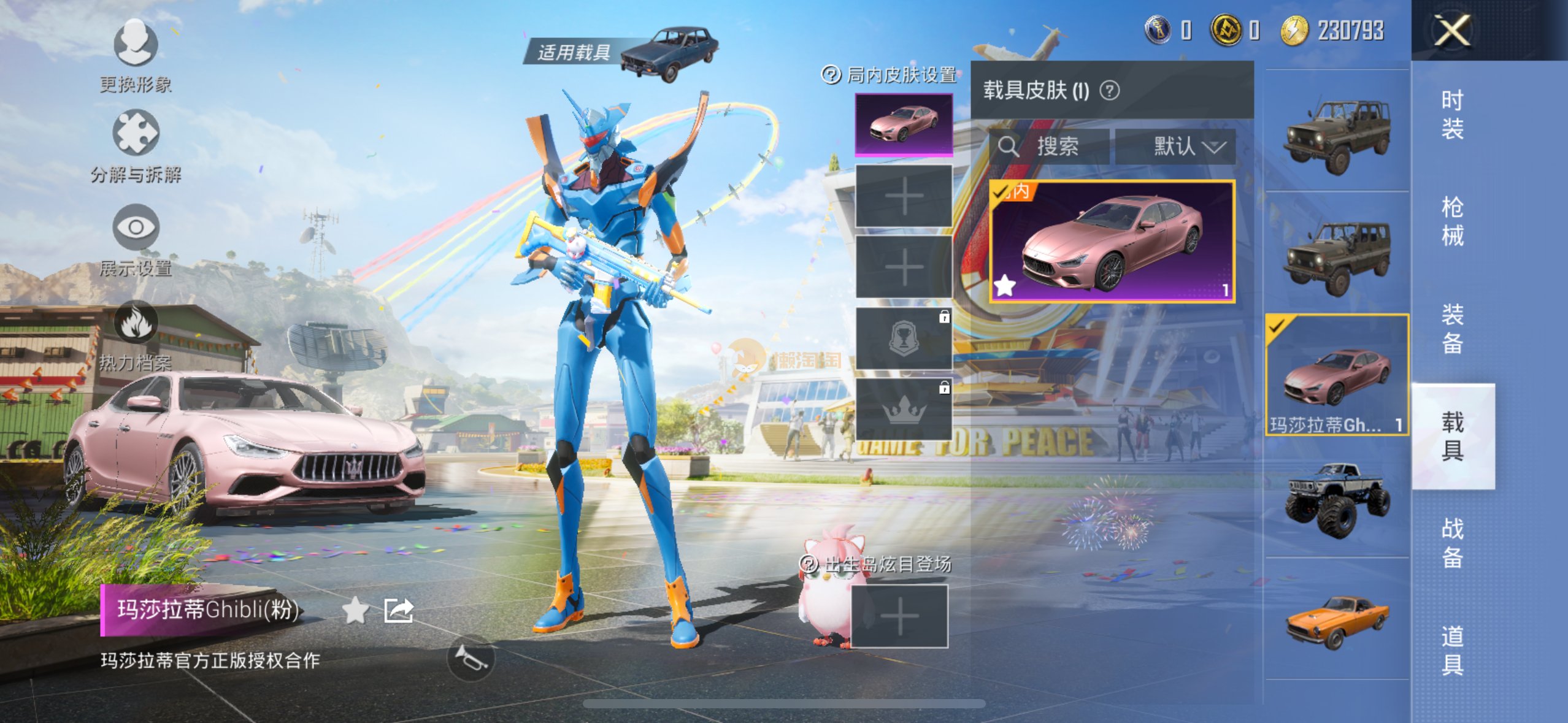Choose the orange coupe vehicle
1568x723 pixels.
click(1337, 619)
